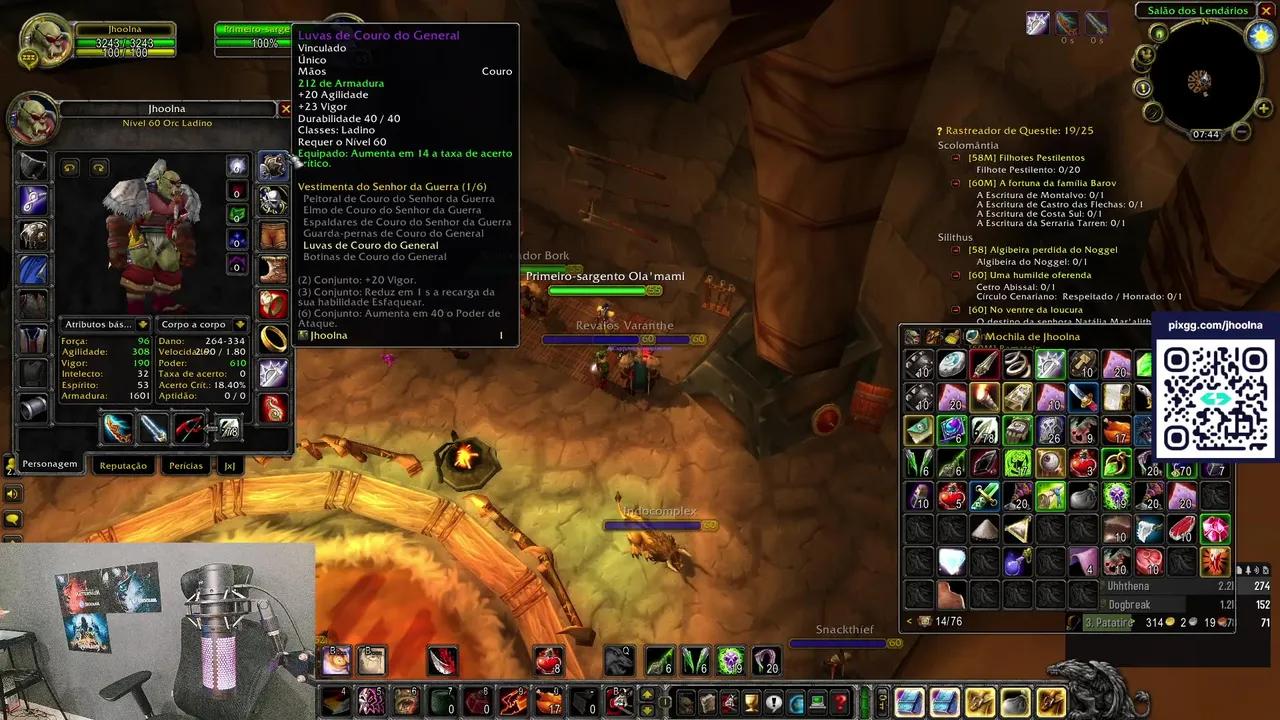Click the pixgg QR code image

coord(1215,397)
